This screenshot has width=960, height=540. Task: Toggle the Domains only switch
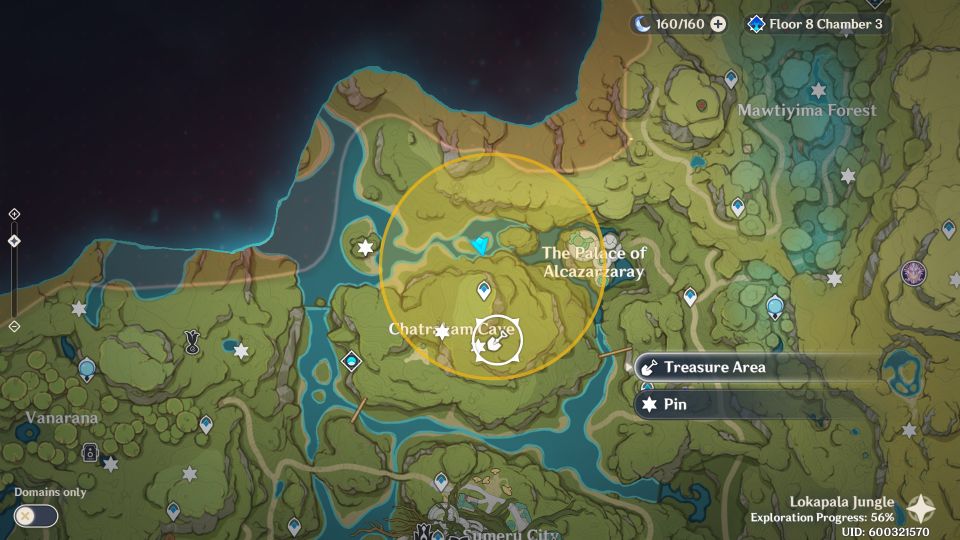36,516
